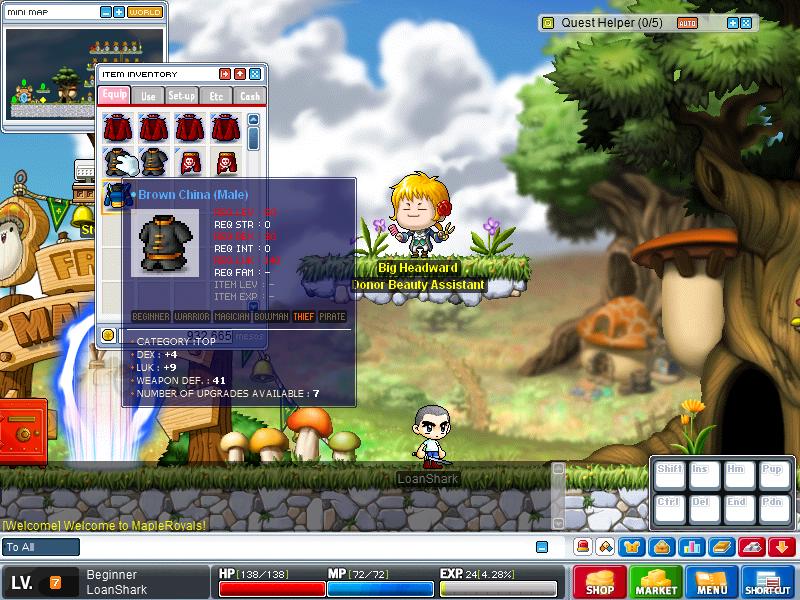Screen dimensions: 800x600
Task: Close the Quest Helper panel
Action: pyautogui.click(x=746, y=22)
